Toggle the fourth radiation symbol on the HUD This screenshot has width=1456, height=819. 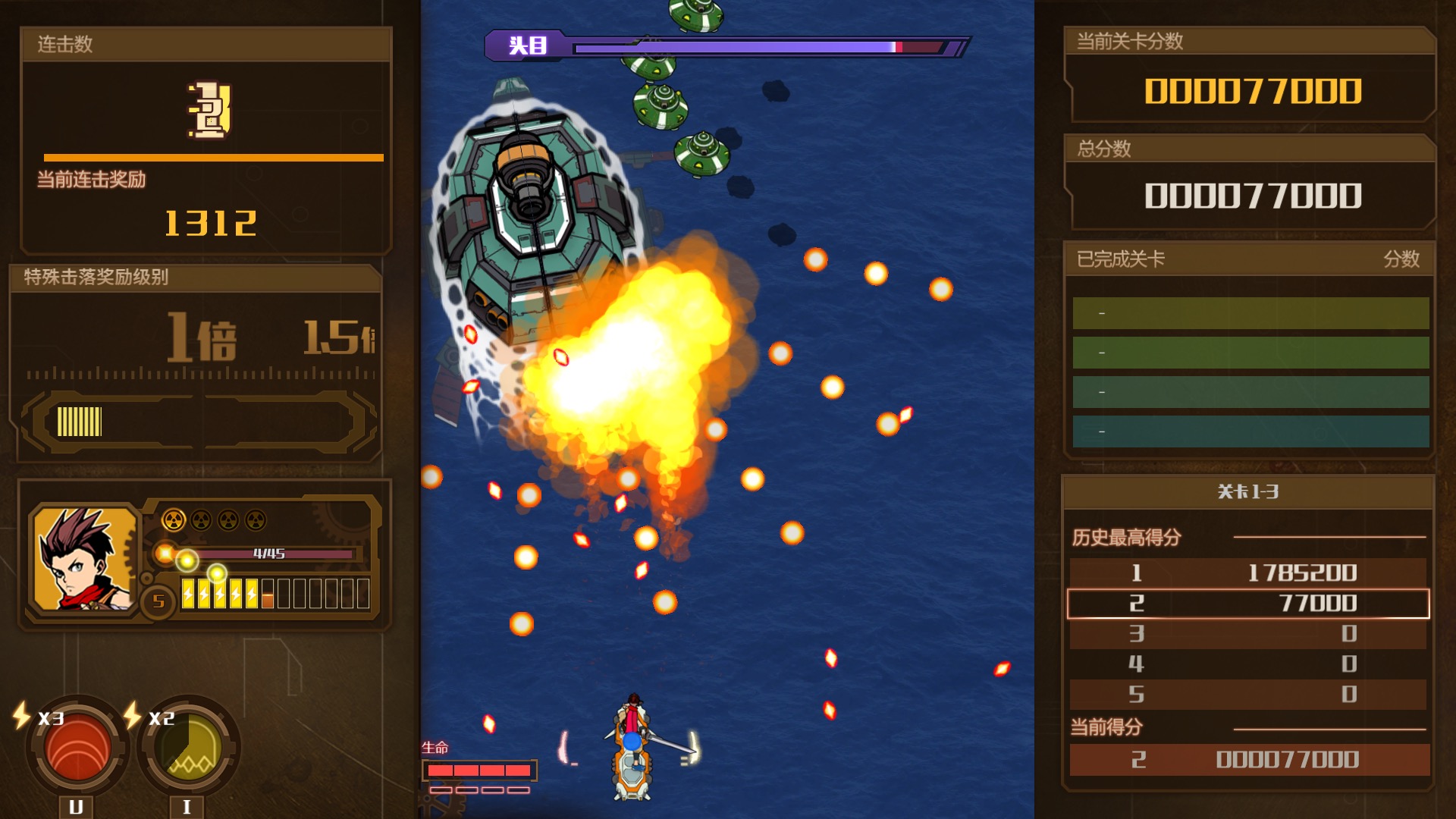coord(256,519)
